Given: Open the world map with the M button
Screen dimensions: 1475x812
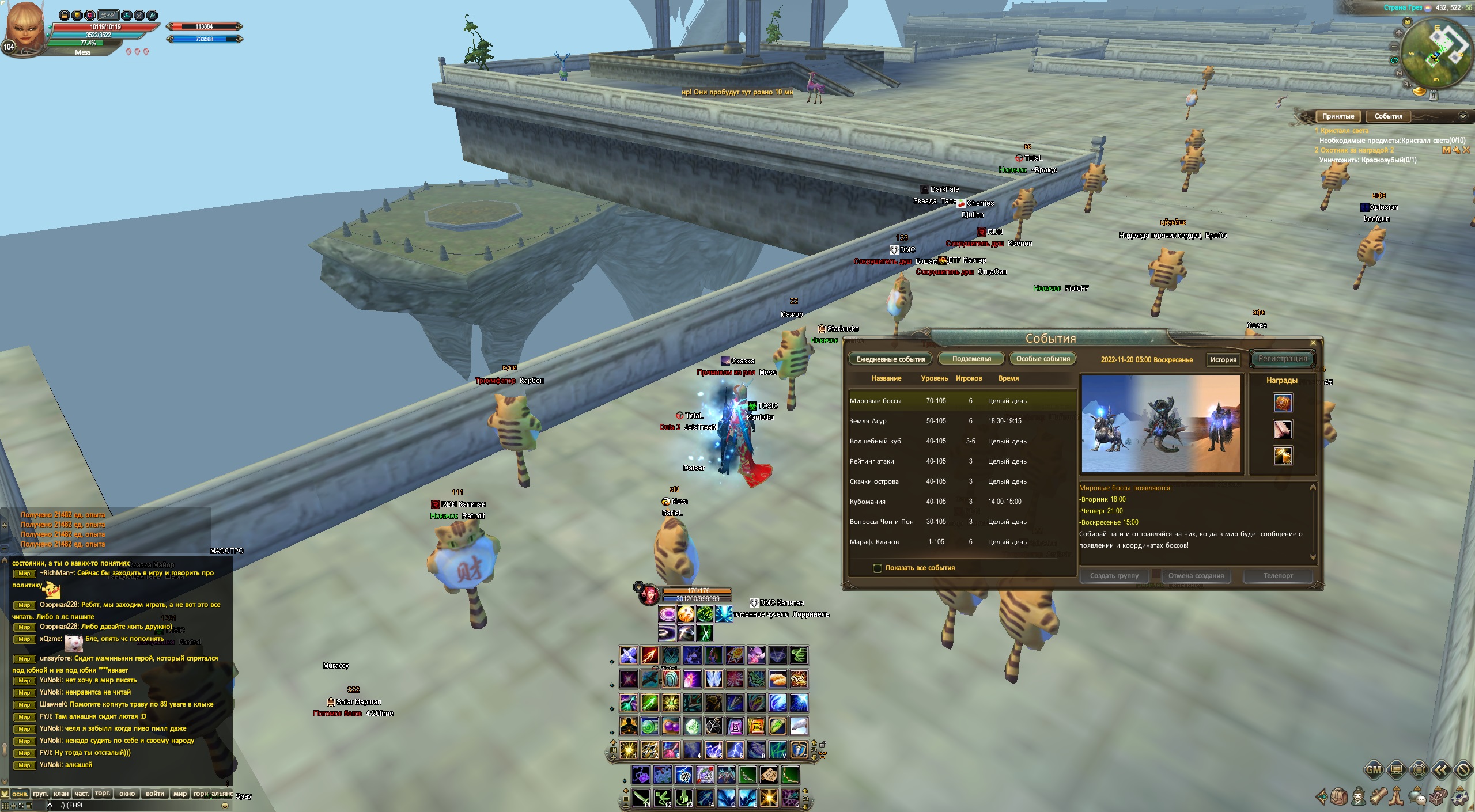Looking at the screenshot, I should coord(1400,73).
